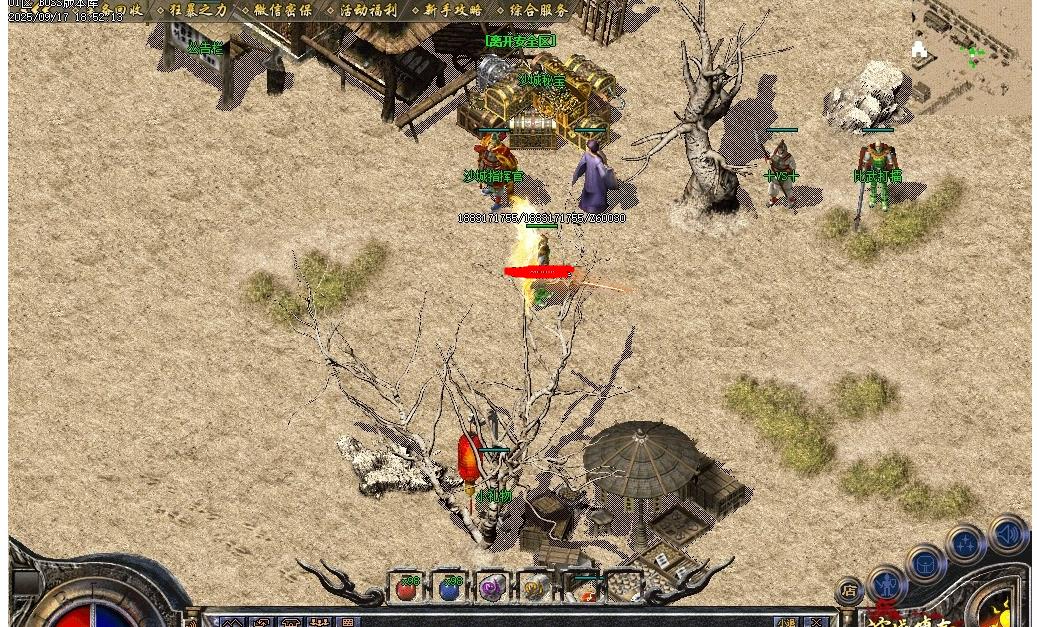The image size is (1037, 627).
Task: Activate the purple scroll hotbar item
Action: coord(492,588)
